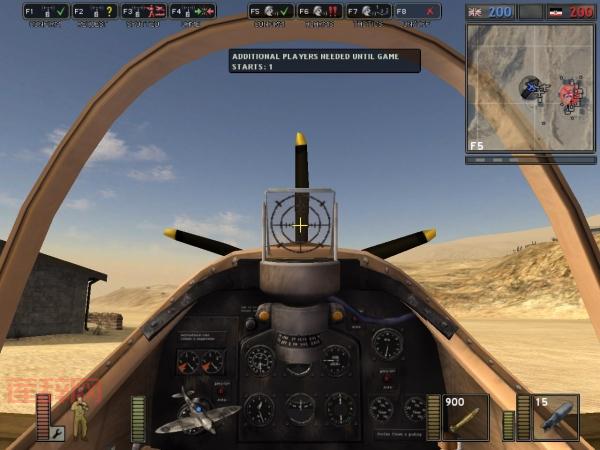Image resolution: width=600 pixels, height=450 pixels.
Task: Open the F7 helmet radio command
Action: (x=368, y=11)
